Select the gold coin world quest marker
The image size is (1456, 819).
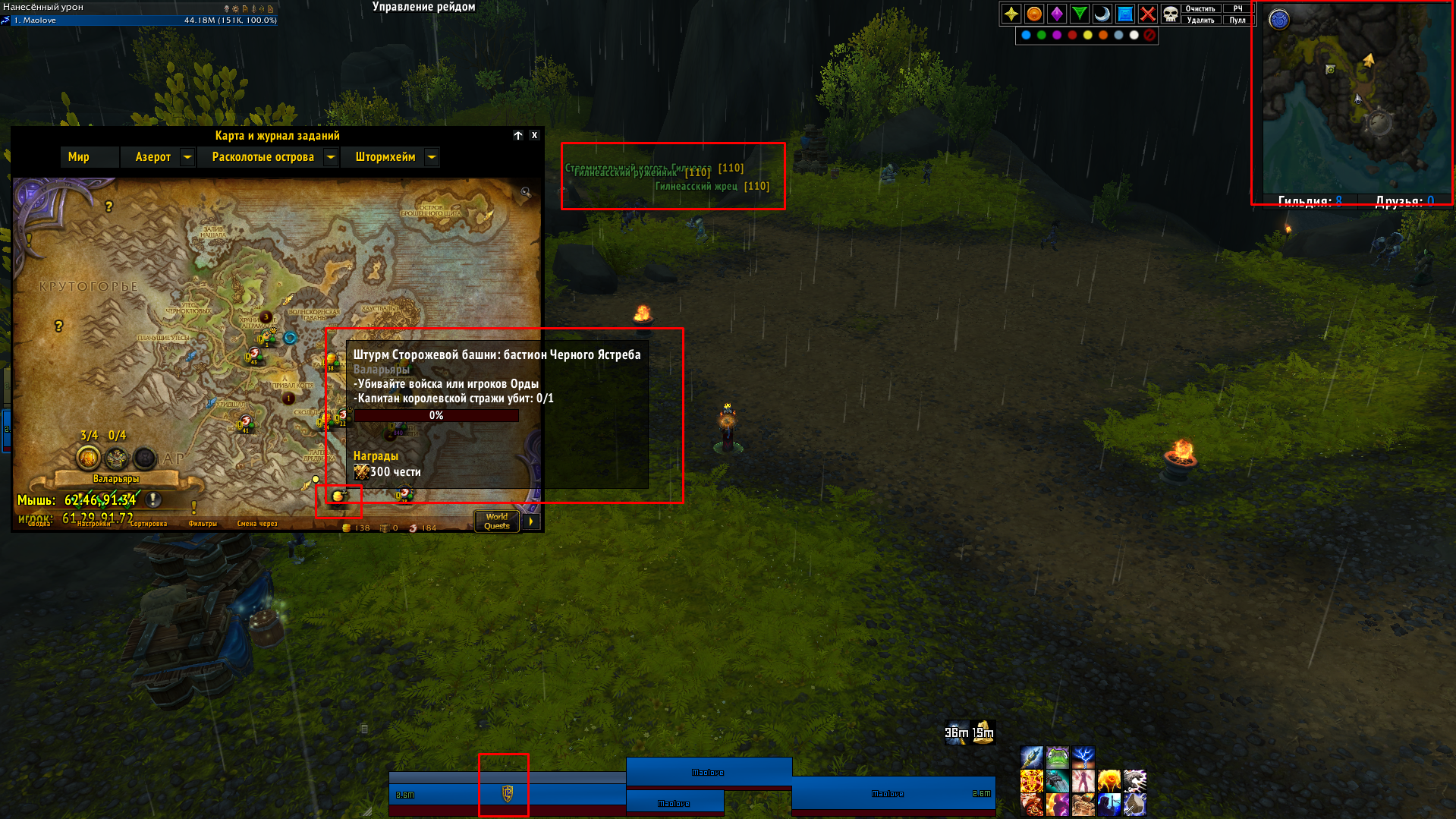tap(338, 496)
